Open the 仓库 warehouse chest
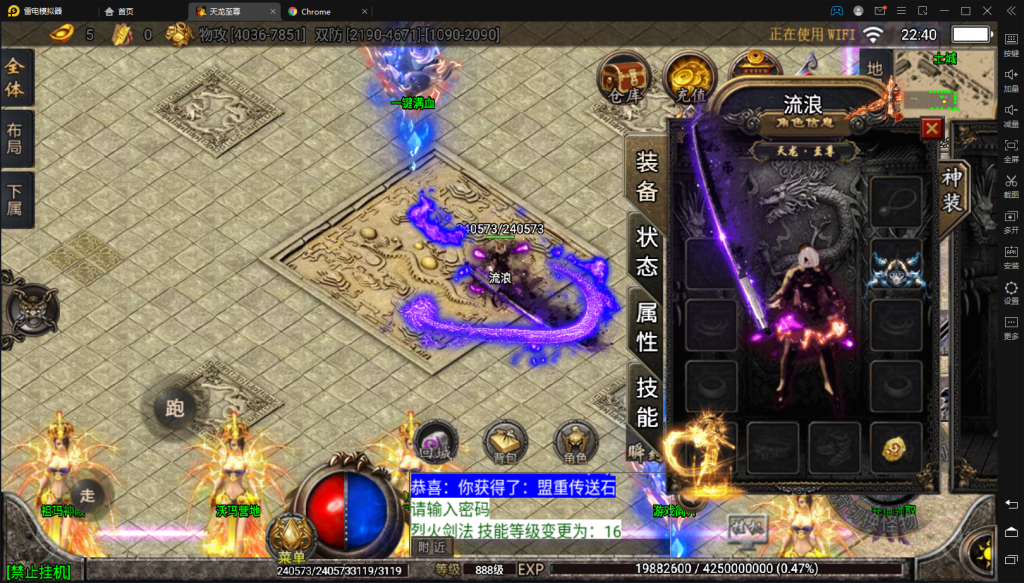This screenshot has width=1024, height=583. coord(623,78)
